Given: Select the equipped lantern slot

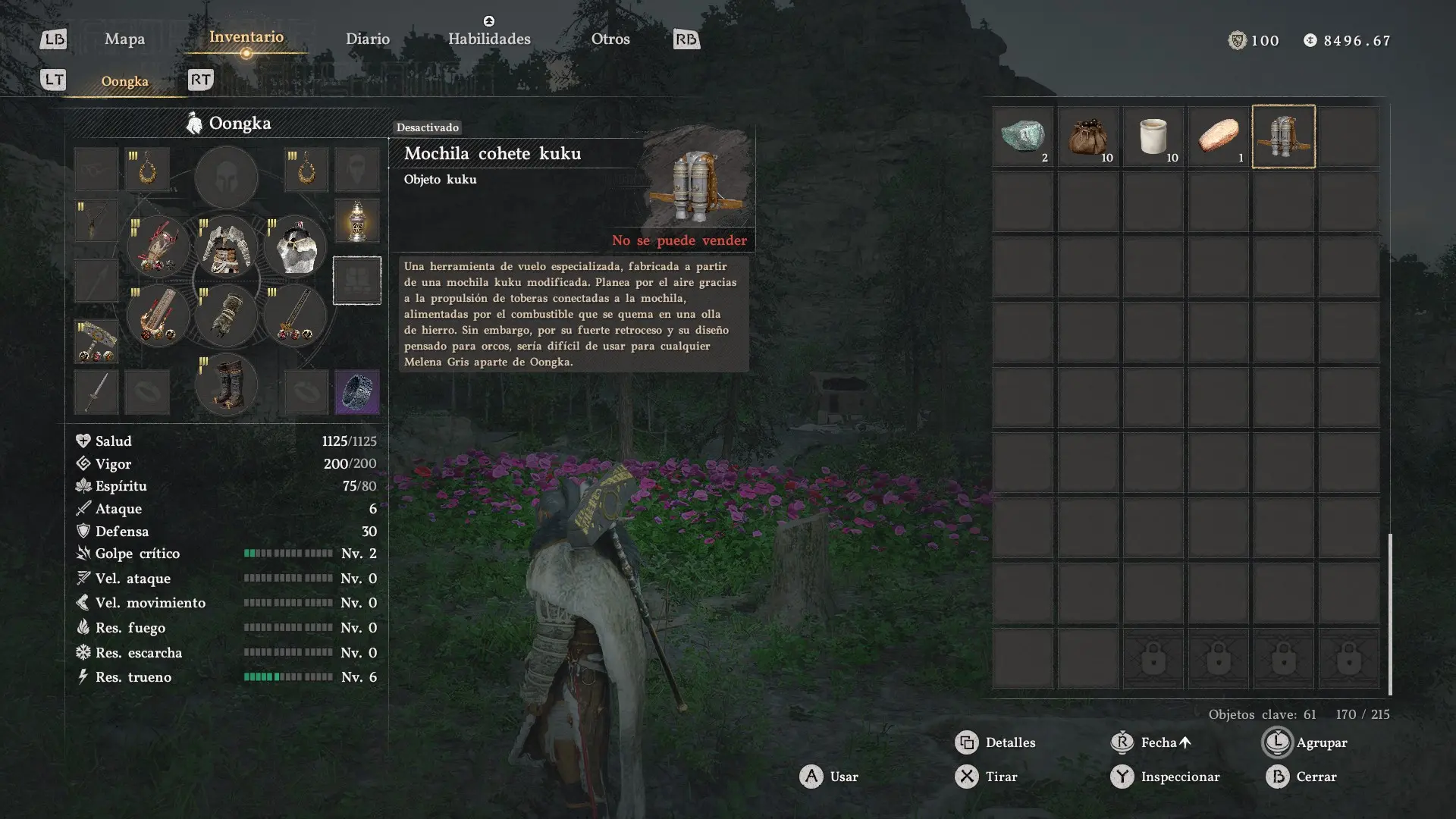Looking at the screenshot, I should [356, 221].
